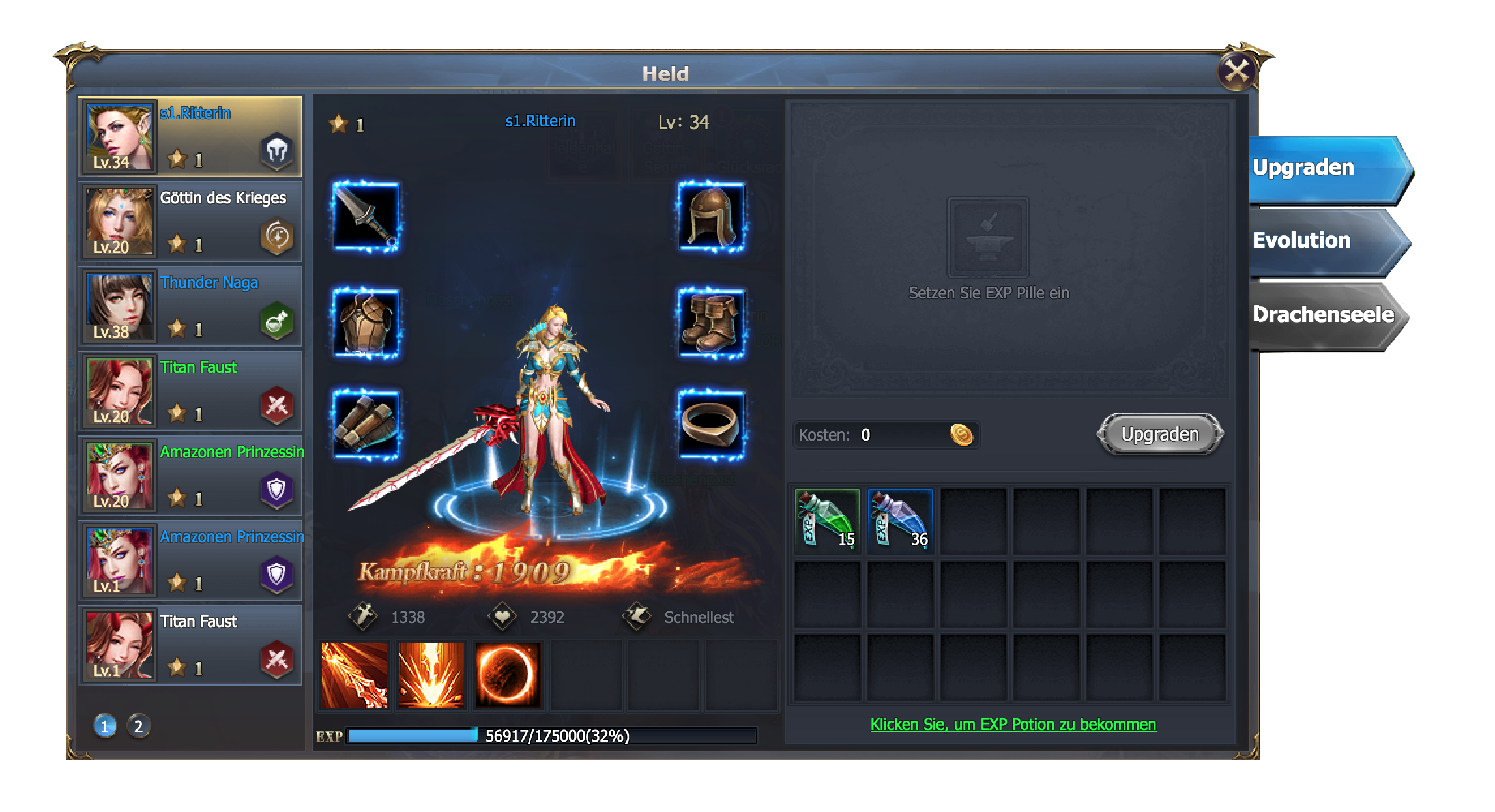Follow the EXP Potion link
This screenshot has width=1495, height=812.
point(1013,725)
